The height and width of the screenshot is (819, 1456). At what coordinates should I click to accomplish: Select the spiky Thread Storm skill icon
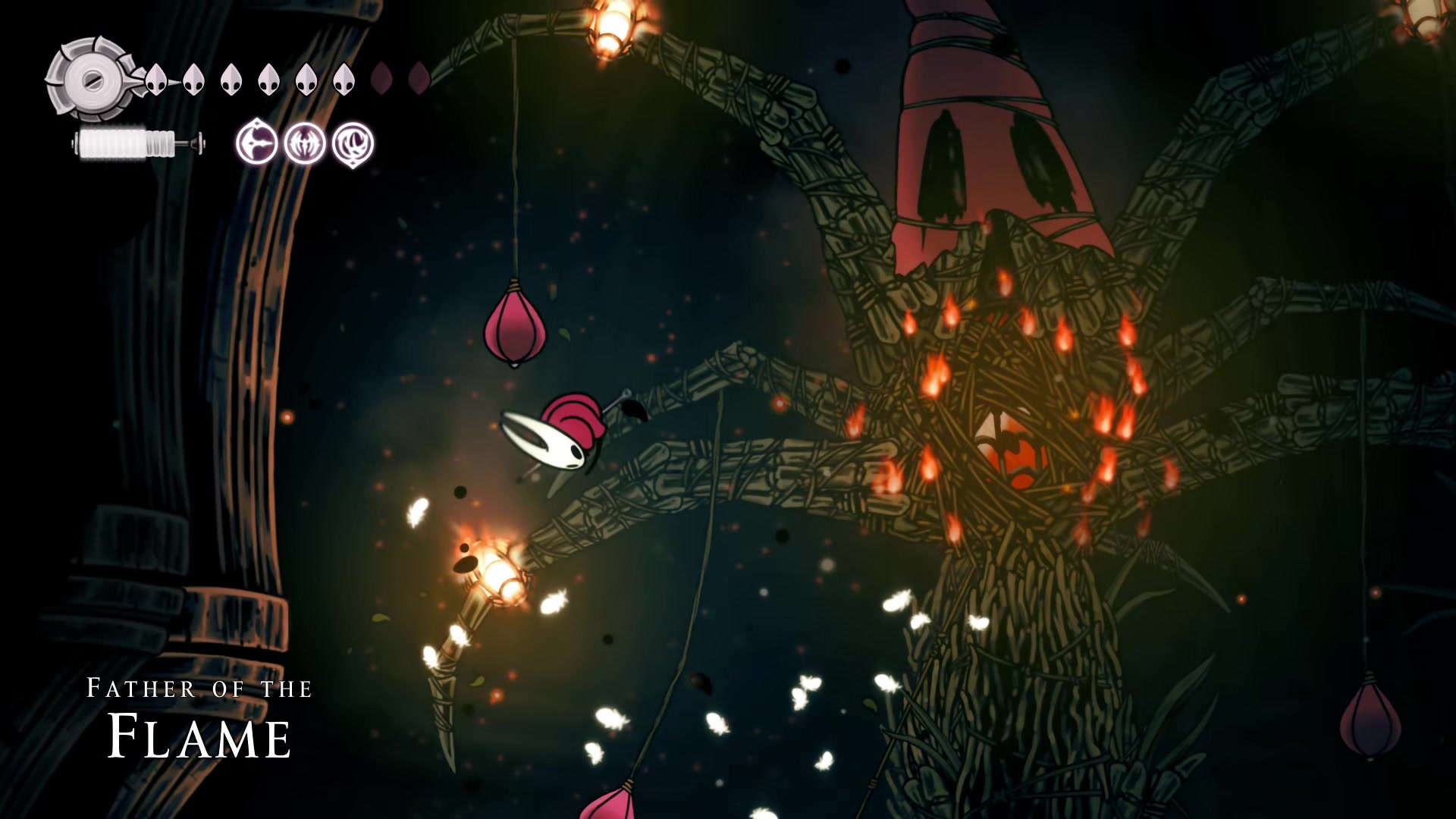[305, 143]
